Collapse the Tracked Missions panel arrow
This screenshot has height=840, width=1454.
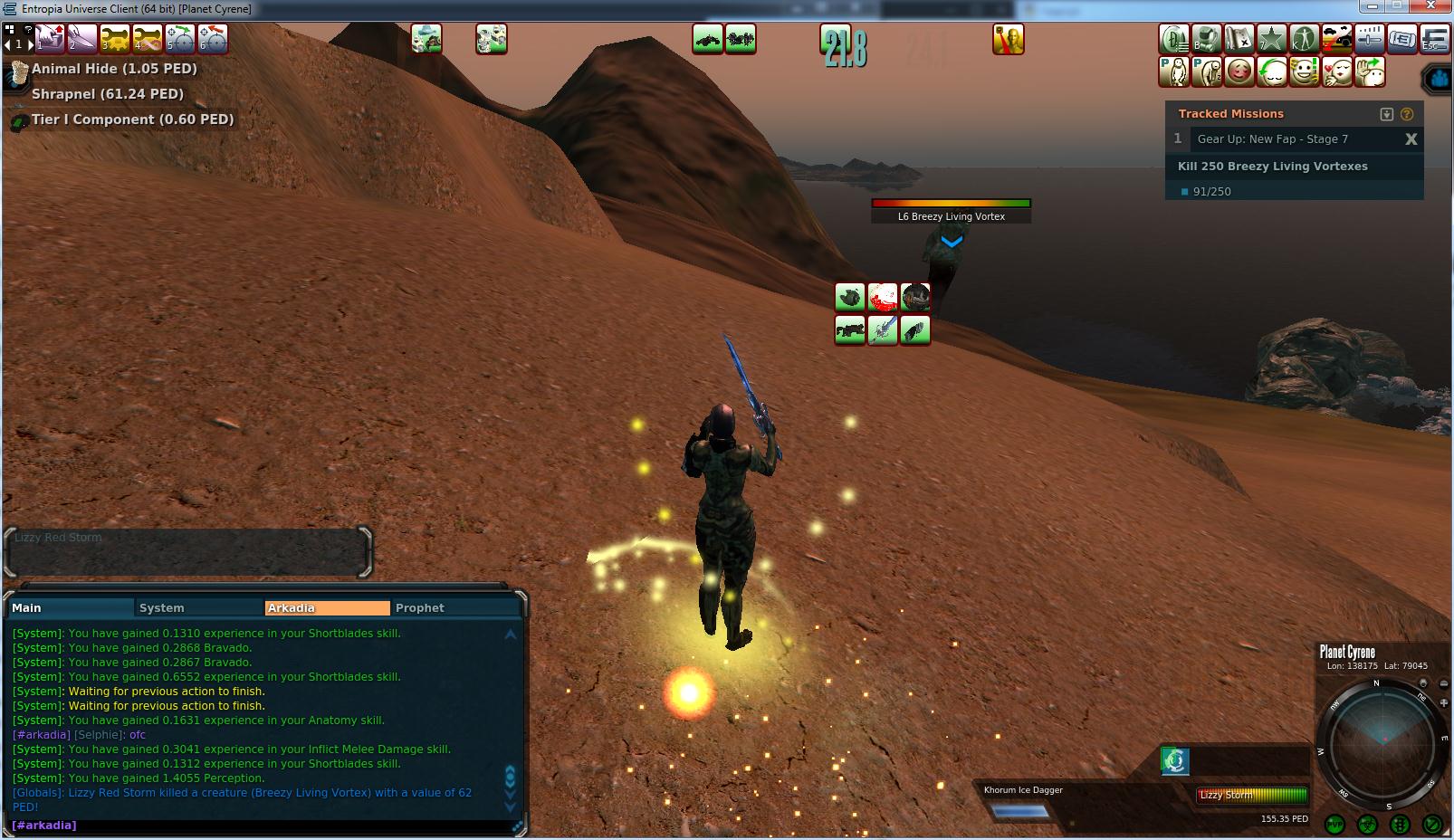1386,114
